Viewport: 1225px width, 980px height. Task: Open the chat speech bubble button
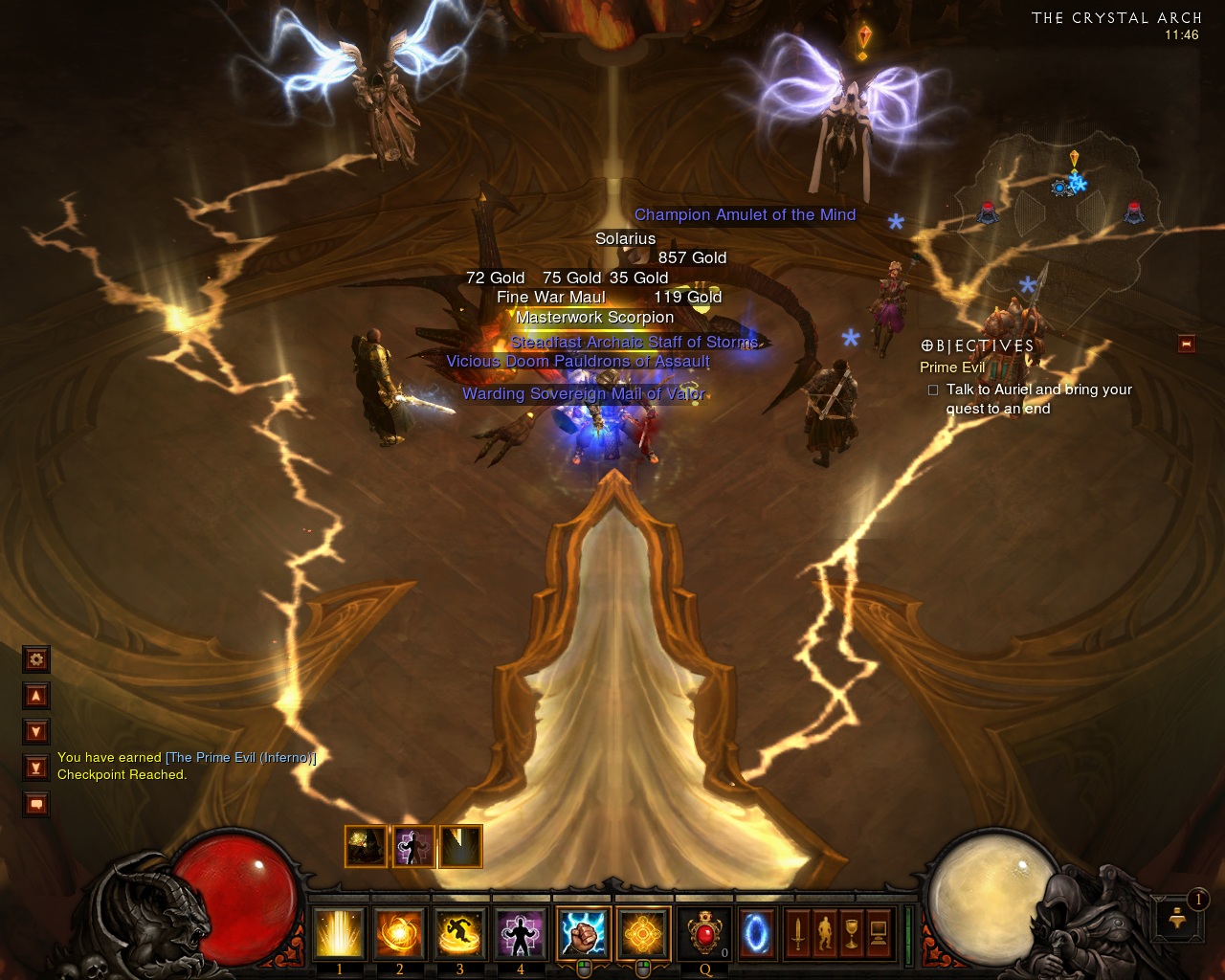tap(36, 804)
